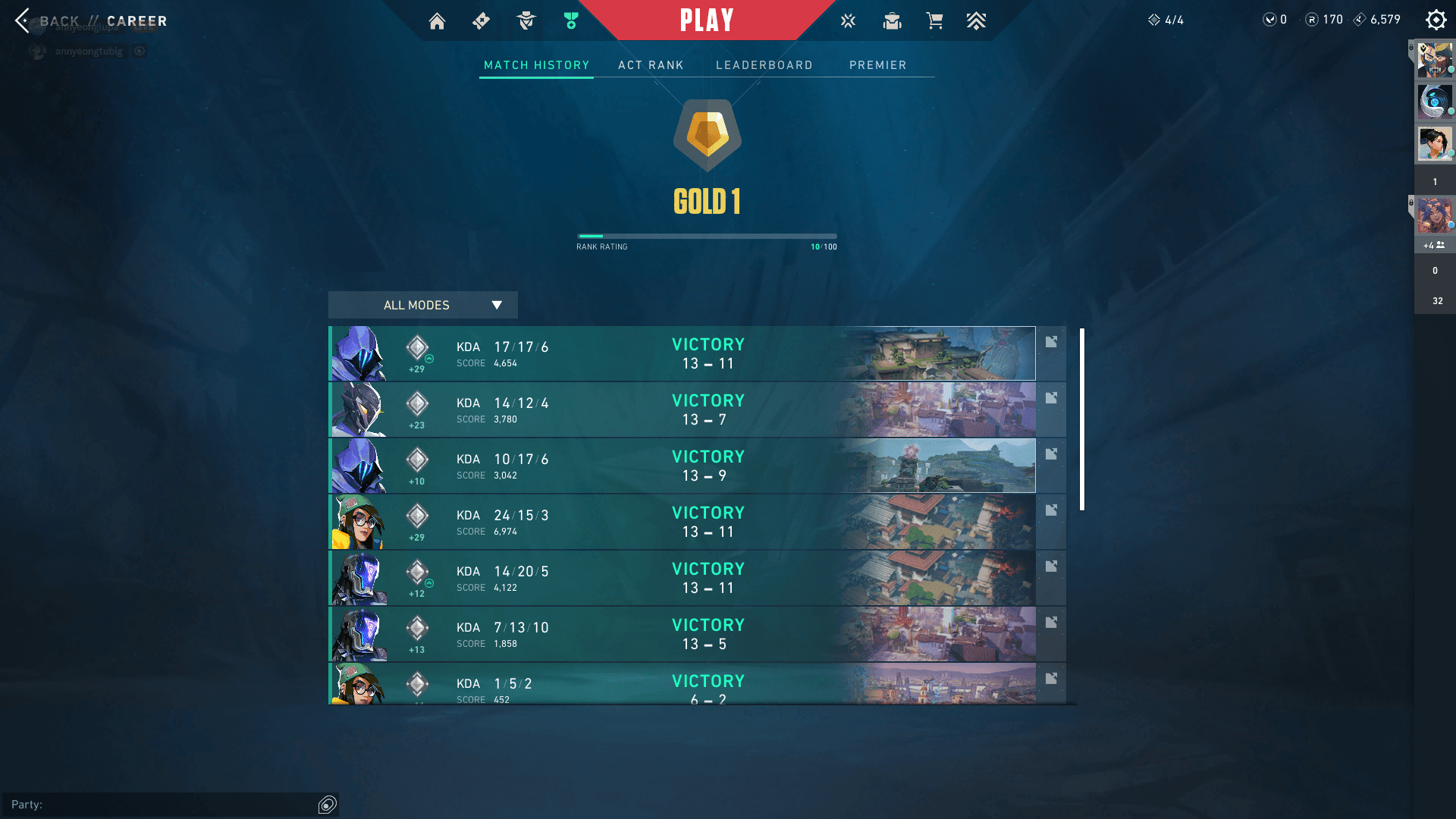This screenshot has width=1456, height=819.
Task: Open the Battlepass chevrons icon
Action: pos(976,21)
